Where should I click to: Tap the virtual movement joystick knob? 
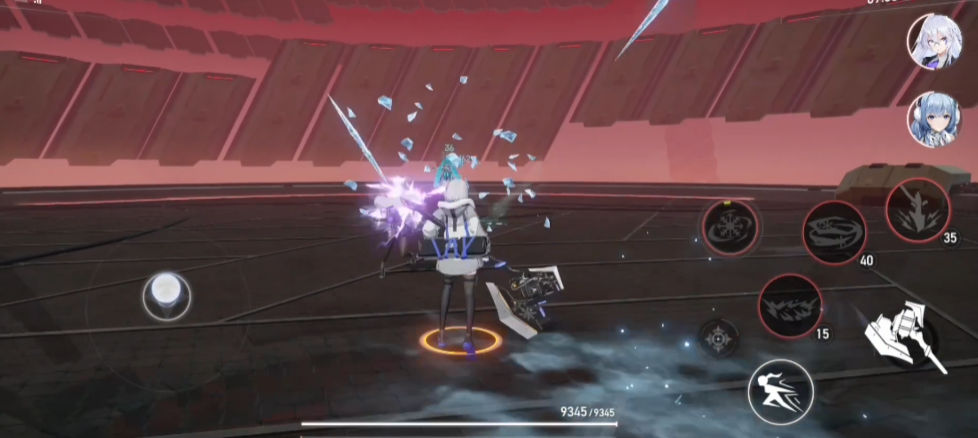(167, 295)
